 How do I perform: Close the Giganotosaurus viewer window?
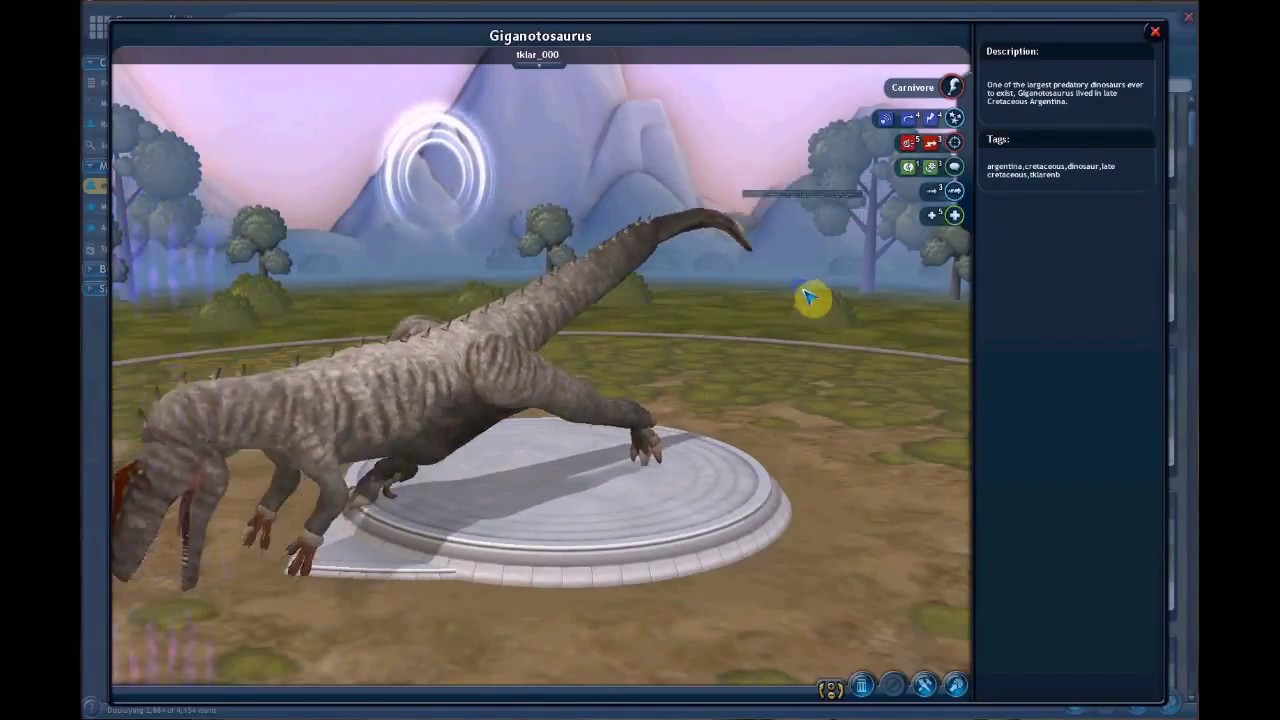(1154, 32)
